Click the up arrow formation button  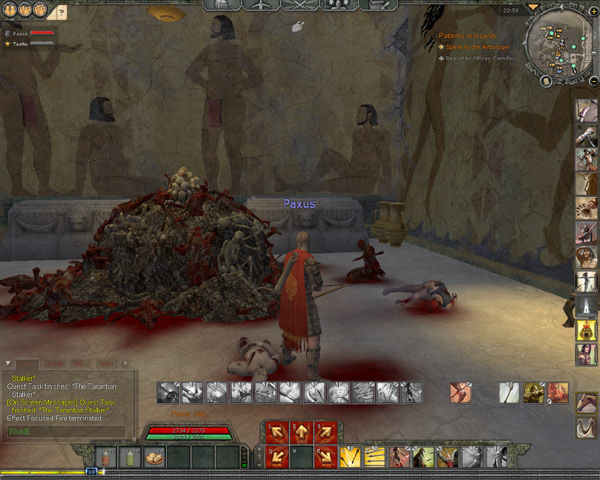click(298, 433)
